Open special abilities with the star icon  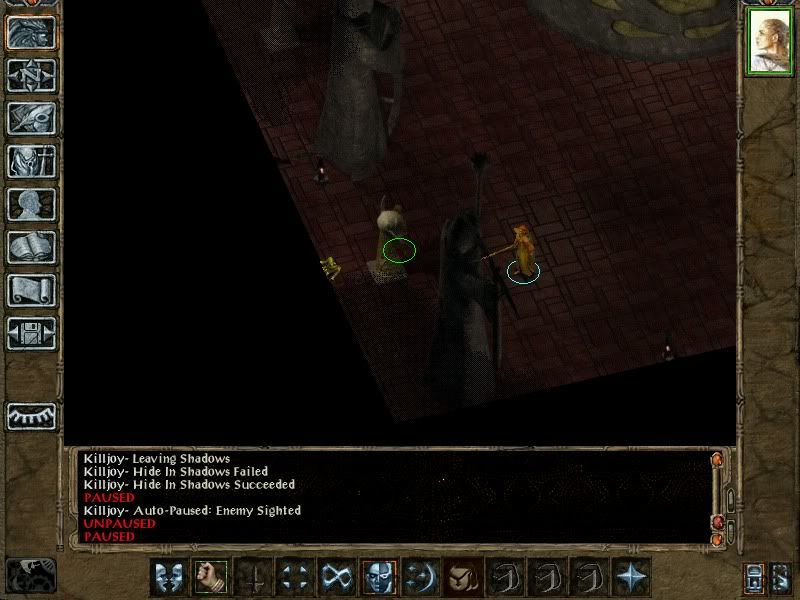(x=631, y=577)
